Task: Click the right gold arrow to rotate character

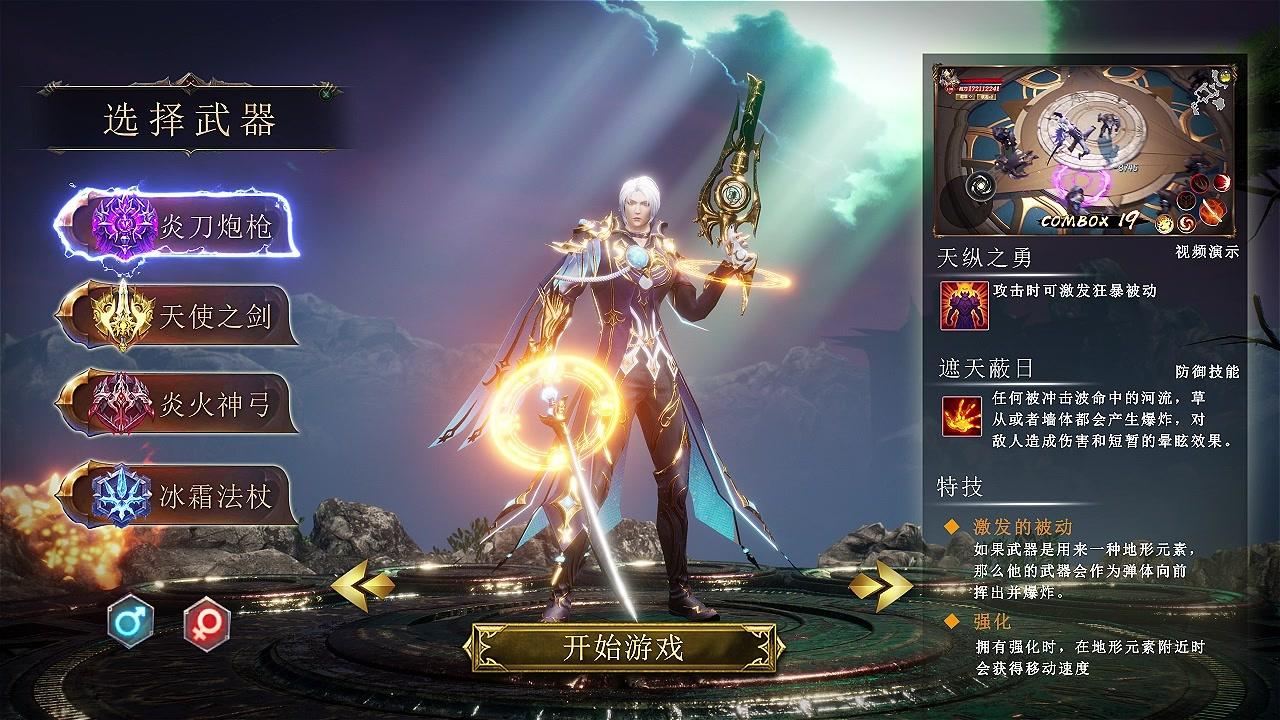Action: [880, 587]
